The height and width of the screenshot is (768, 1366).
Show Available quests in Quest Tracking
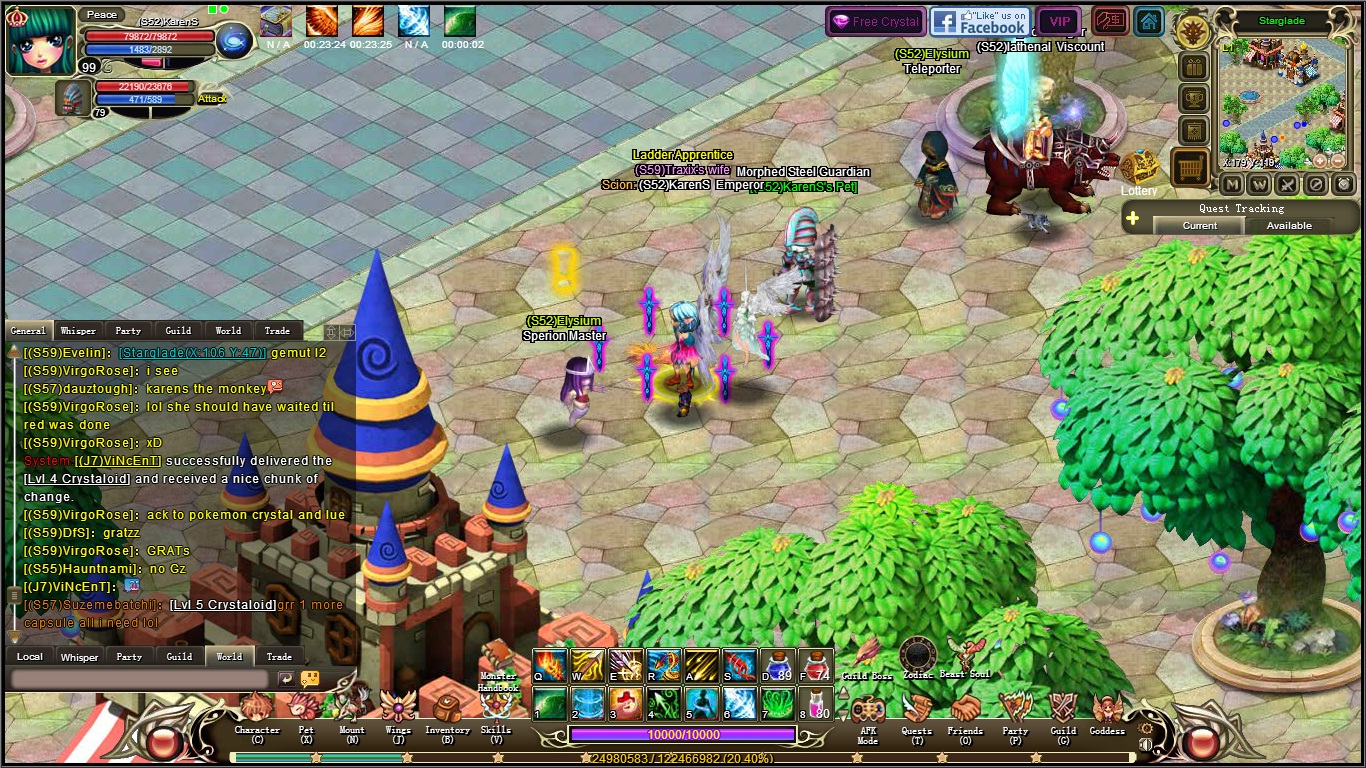click(1289, 226)
